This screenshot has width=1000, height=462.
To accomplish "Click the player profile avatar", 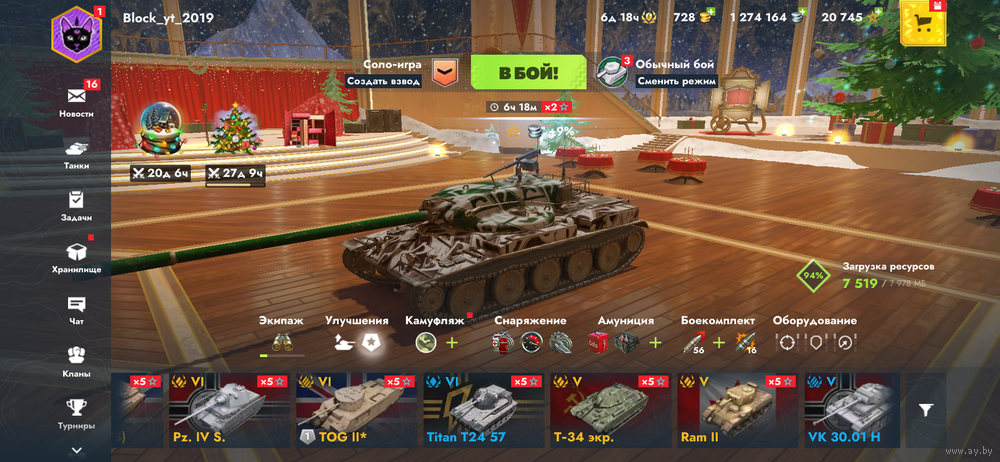I will (x=77, y=32).
